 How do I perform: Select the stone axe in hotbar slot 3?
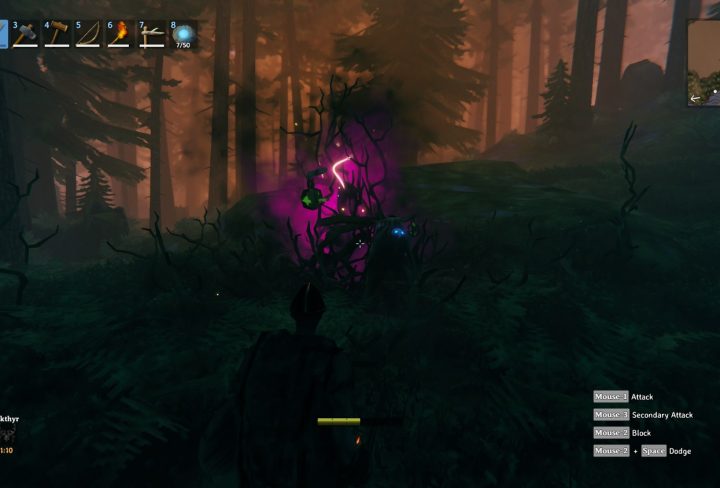point(25,34)
